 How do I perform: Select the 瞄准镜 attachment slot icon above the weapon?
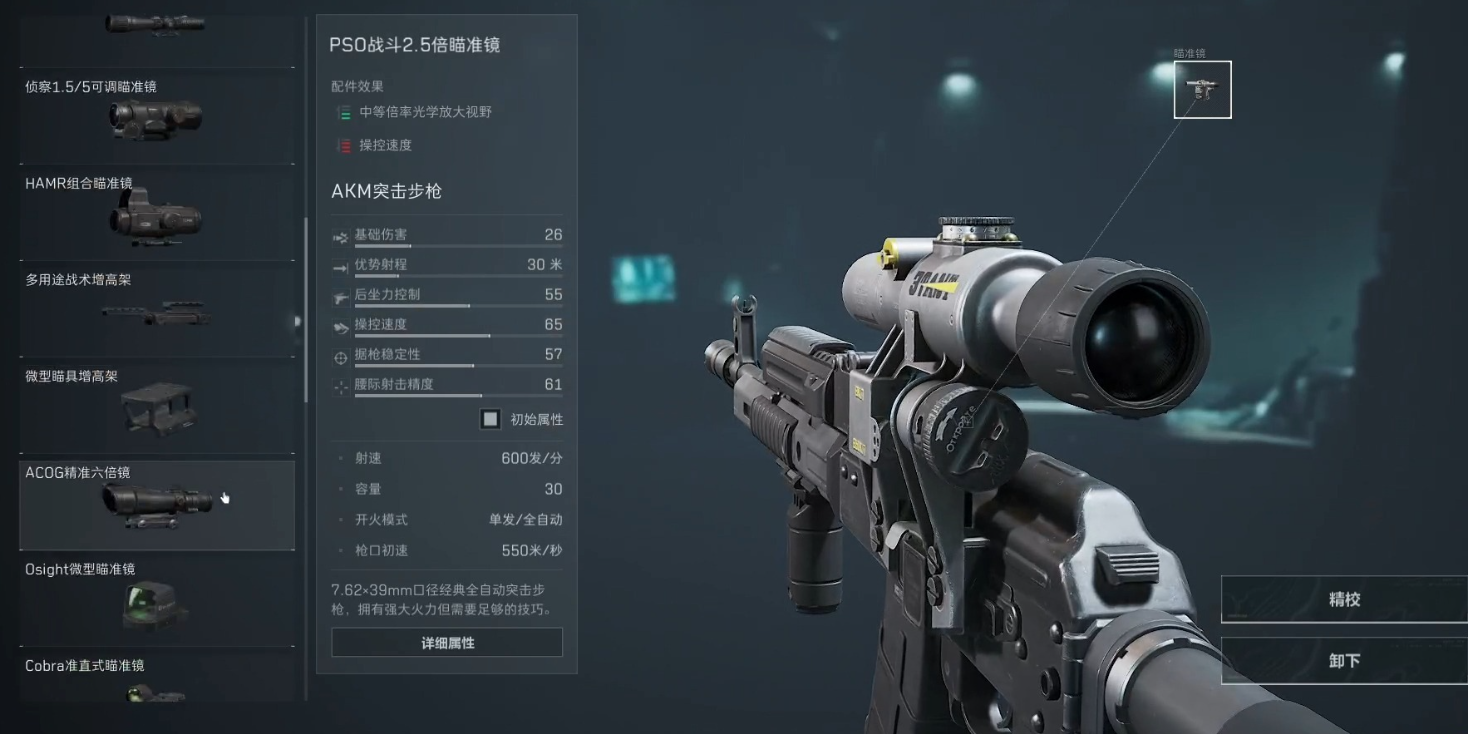[1202, 89]
